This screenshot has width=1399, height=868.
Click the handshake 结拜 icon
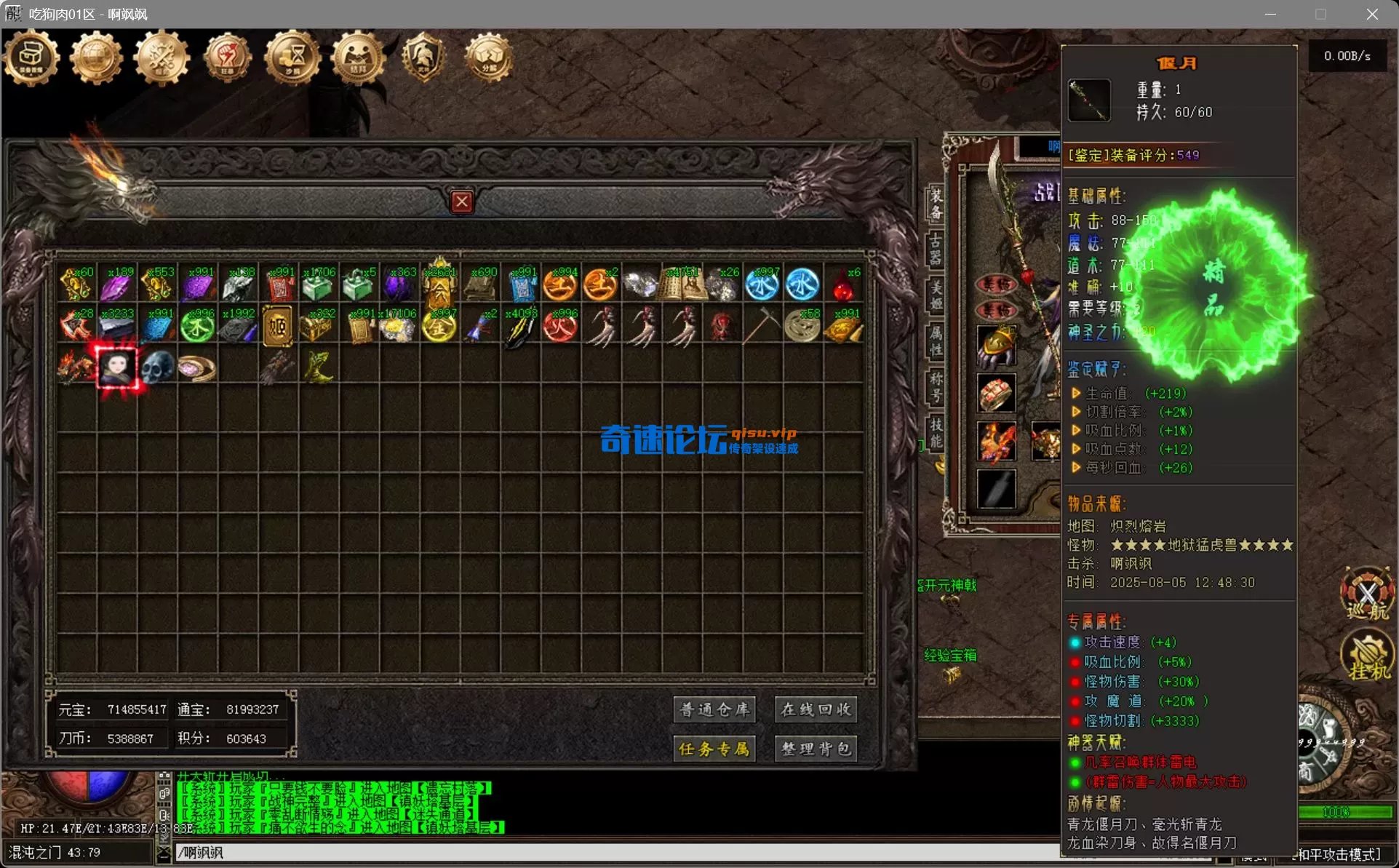(x=356, y=58)
